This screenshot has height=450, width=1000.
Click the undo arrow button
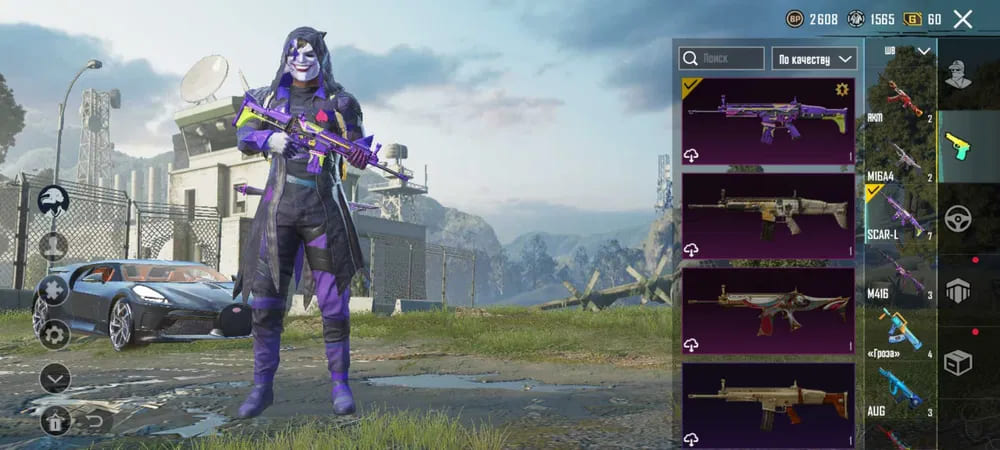point(95,420)
